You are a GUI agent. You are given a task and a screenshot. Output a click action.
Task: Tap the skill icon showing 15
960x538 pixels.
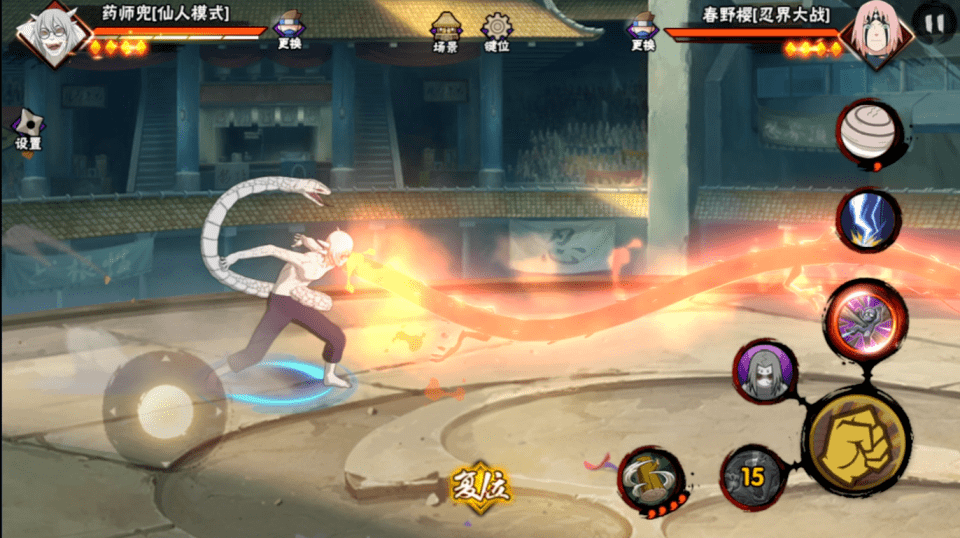click(752, 477)
